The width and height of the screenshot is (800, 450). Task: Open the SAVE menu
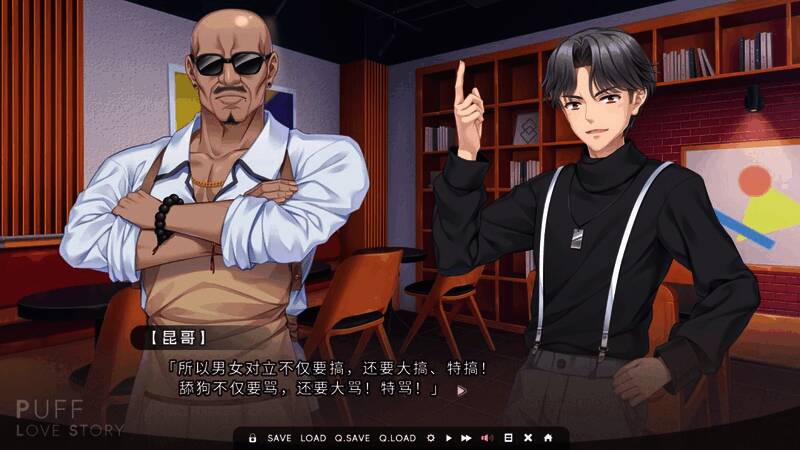click(x=280, y=438)
